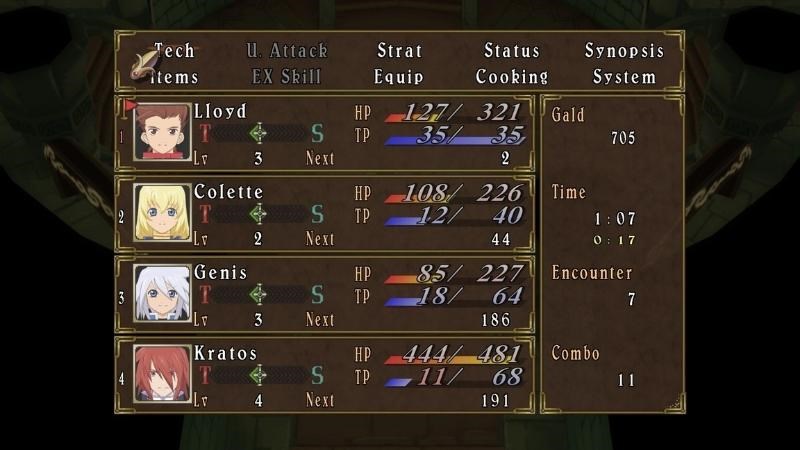Open the EX Skill menu
Viewport: 800px width, 450px height.
click(287, 77)
